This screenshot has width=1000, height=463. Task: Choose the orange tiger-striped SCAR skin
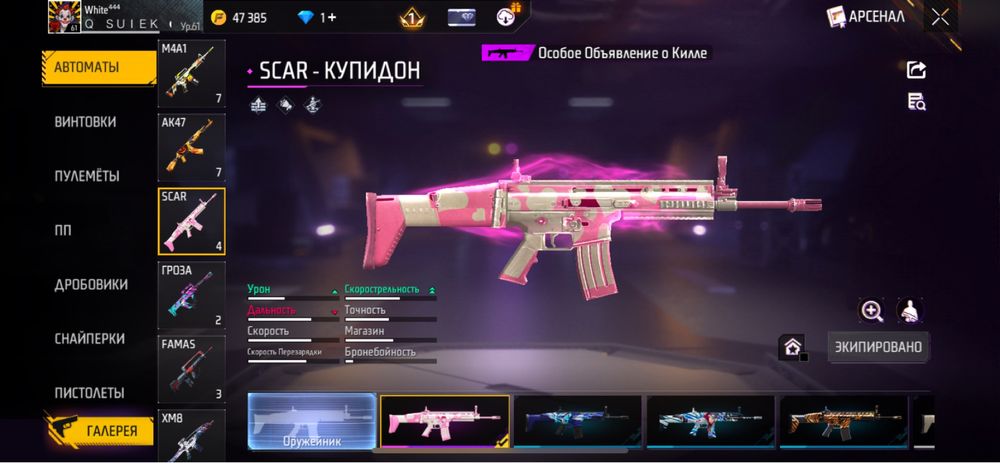843,420
